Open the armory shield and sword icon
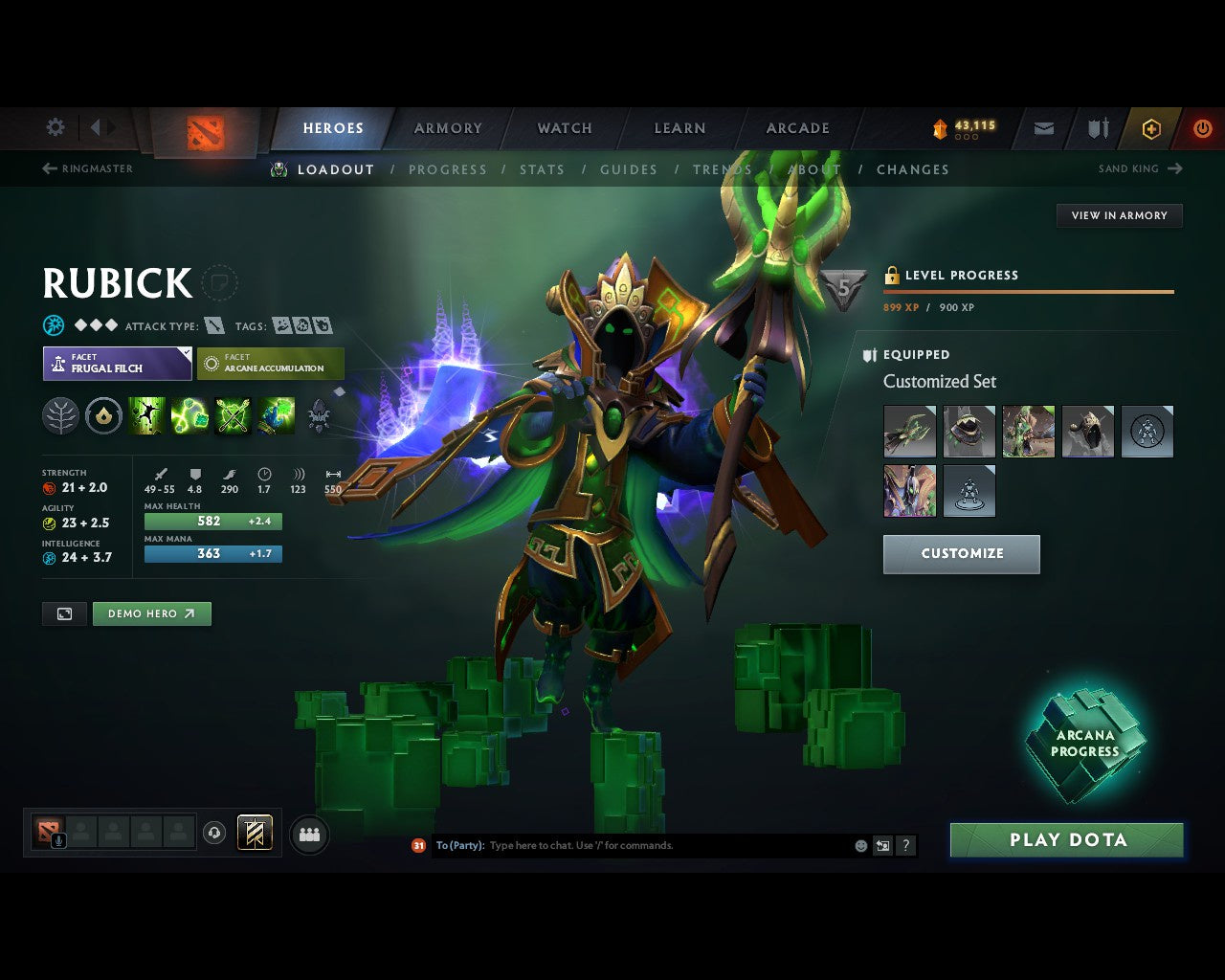 [x=1097, y=128]
